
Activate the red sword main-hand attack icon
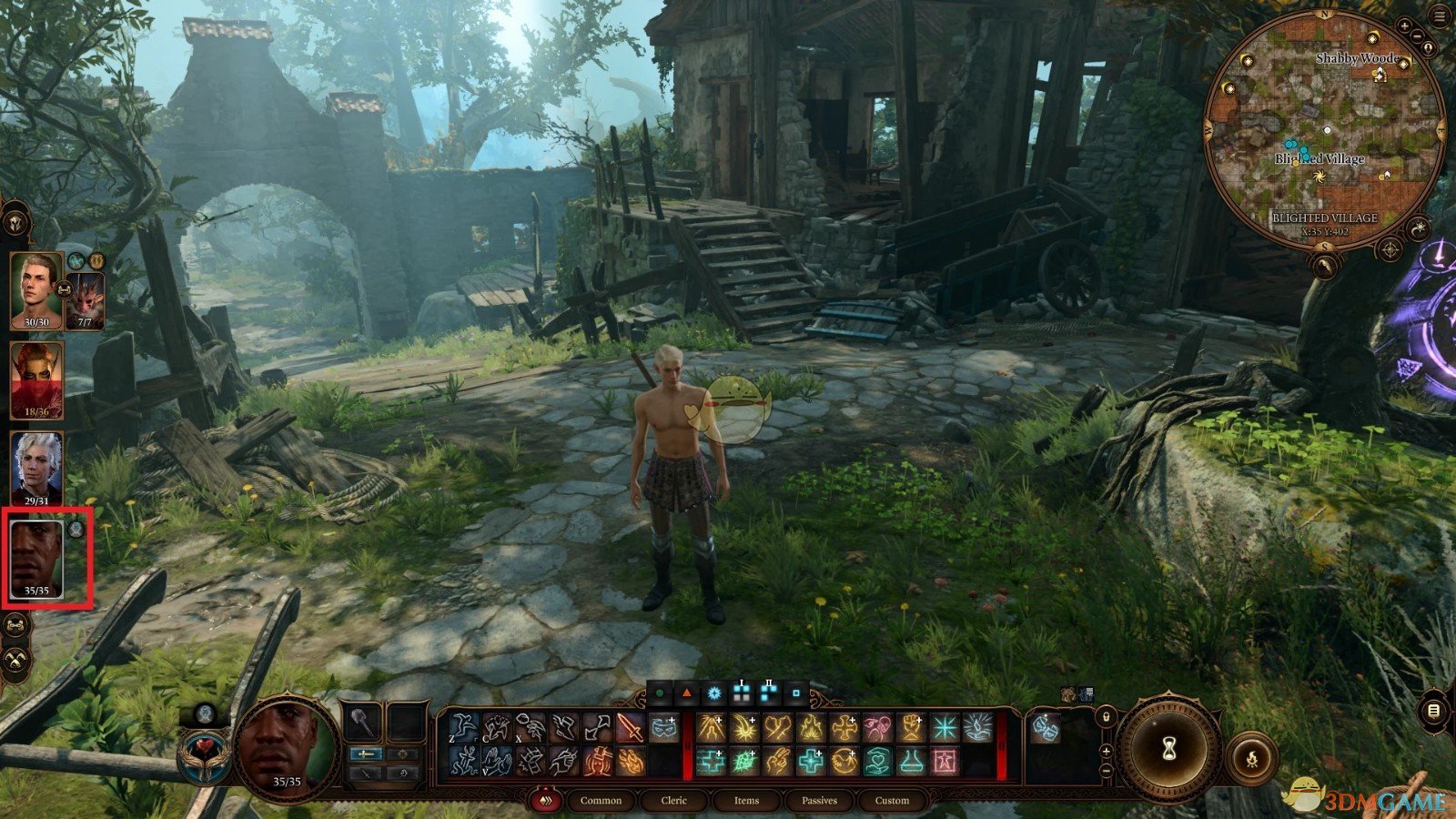pos(630,728)
